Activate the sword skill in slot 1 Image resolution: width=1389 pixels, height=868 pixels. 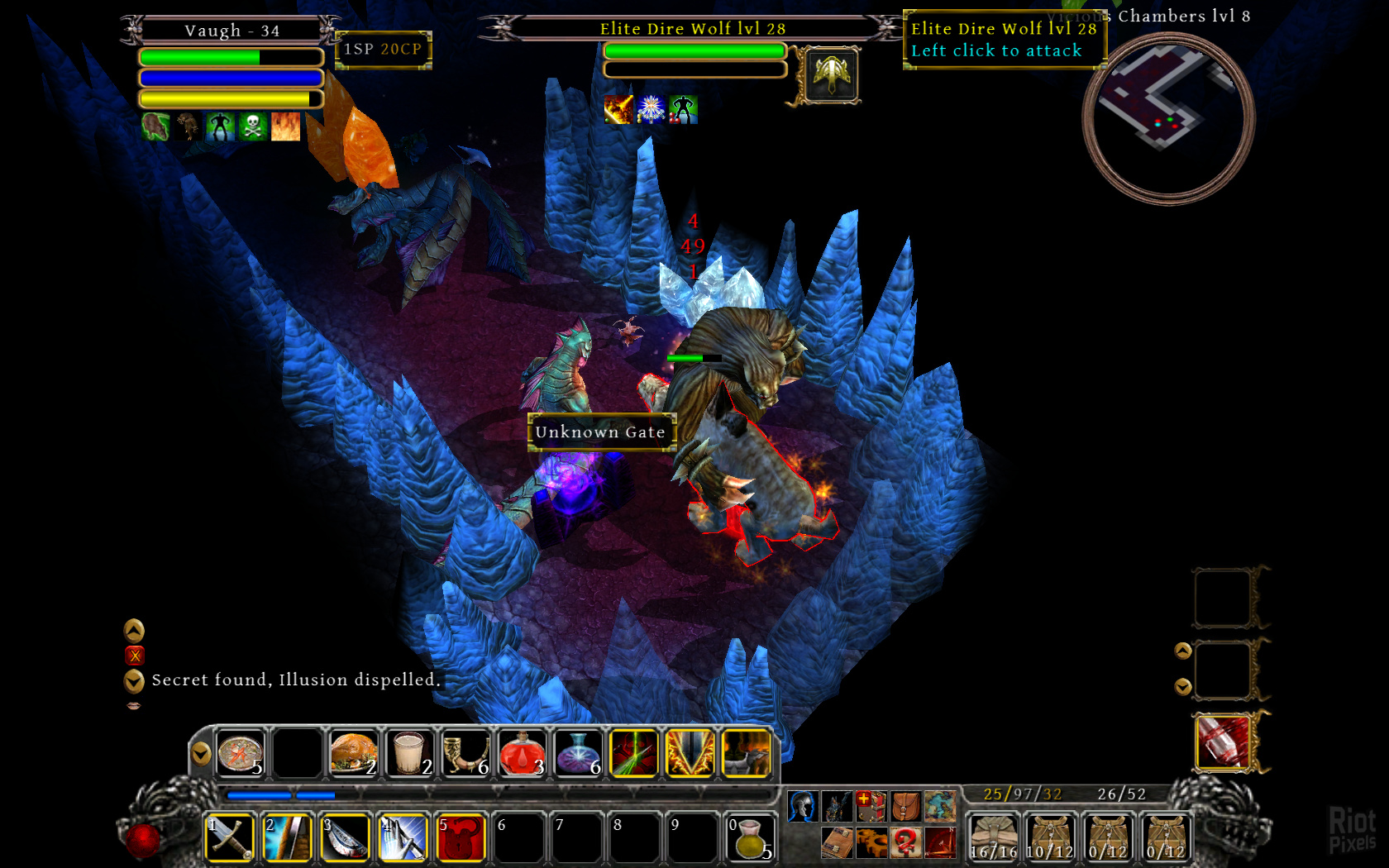coord(229,837)
